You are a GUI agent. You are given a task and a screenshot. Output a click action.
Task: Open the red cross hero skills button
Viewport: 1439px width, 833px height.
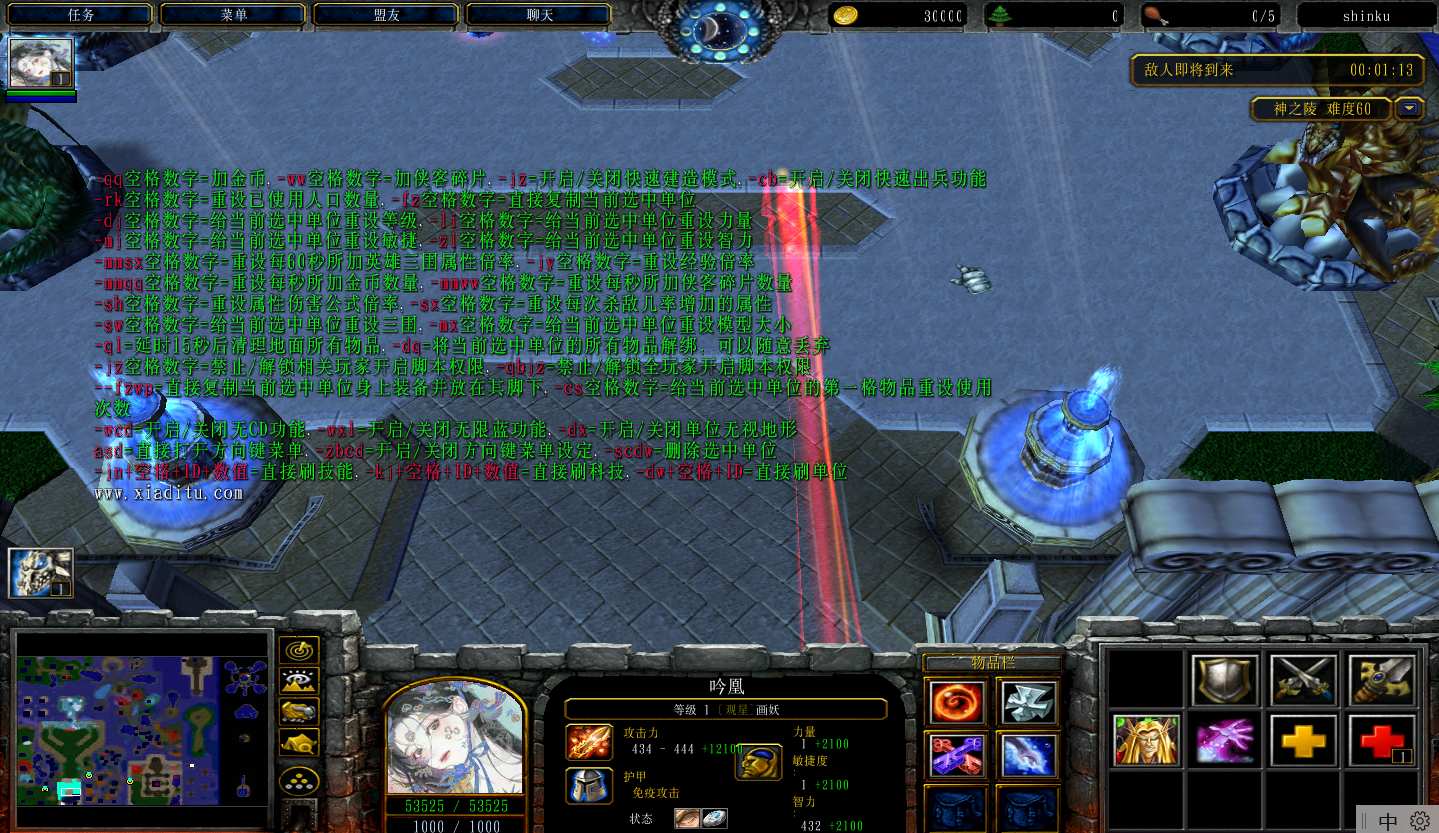(x=1382, y=741)
